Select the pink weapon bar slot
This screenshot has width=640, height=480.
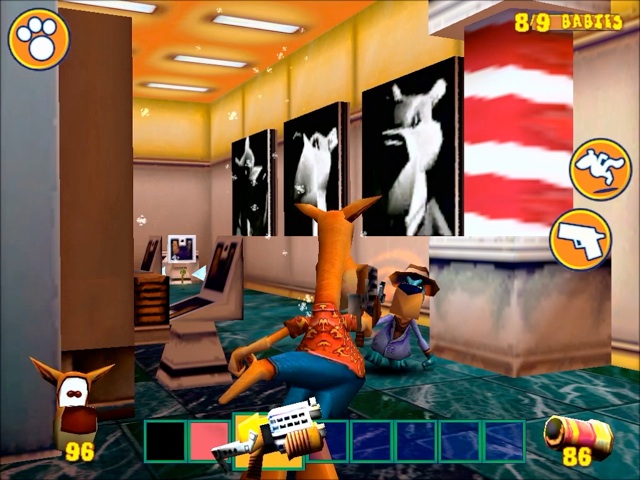coord(209,441)
